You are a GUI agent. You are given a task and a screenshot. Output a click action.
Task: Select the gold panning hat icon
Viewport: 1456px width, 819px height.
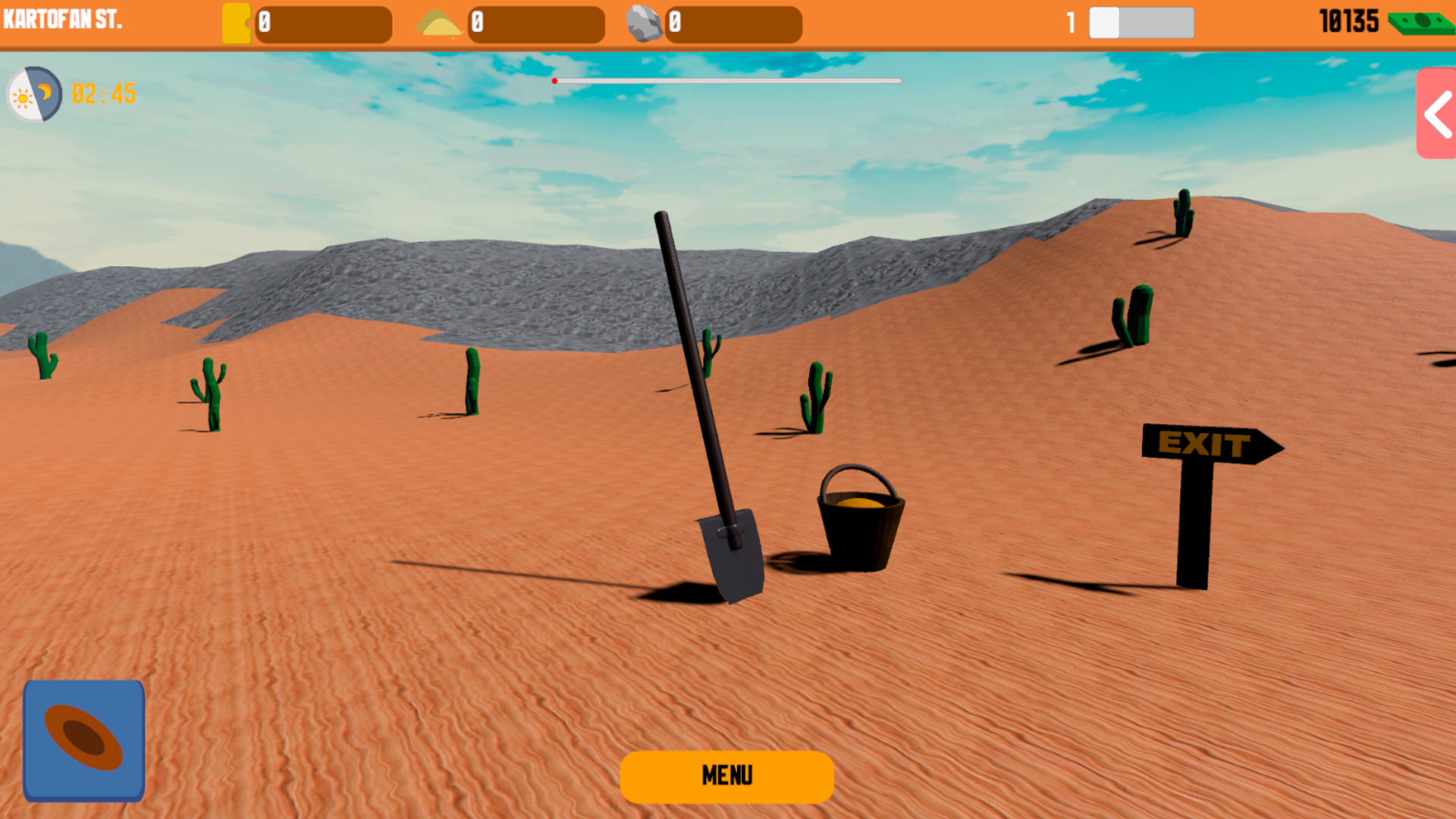83,739
